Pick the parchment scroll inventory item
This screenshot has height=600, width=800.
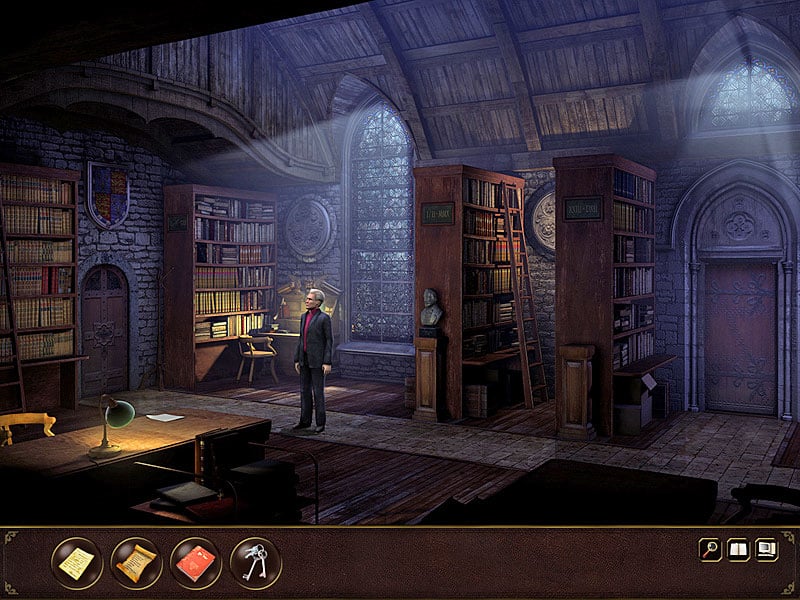click(137, 563)
